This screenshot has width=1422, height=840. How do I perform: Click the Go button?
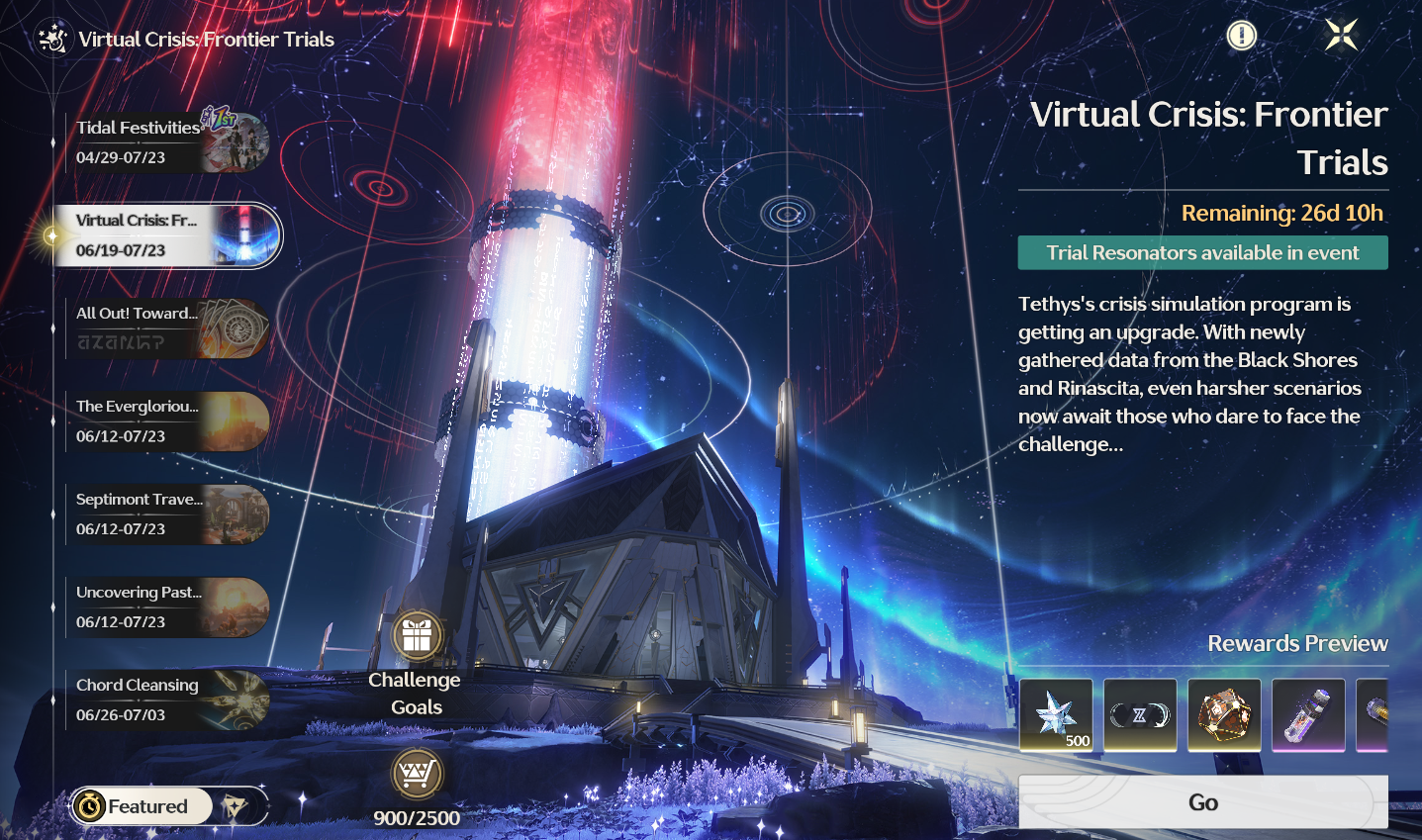point(1202,802)
